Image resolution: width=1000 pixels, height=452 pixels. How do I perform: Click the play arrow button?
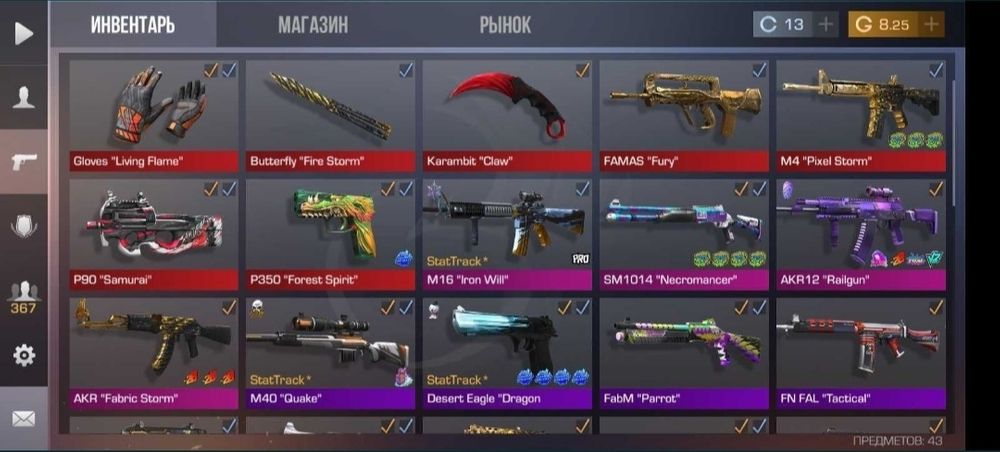tap(23, 32)
